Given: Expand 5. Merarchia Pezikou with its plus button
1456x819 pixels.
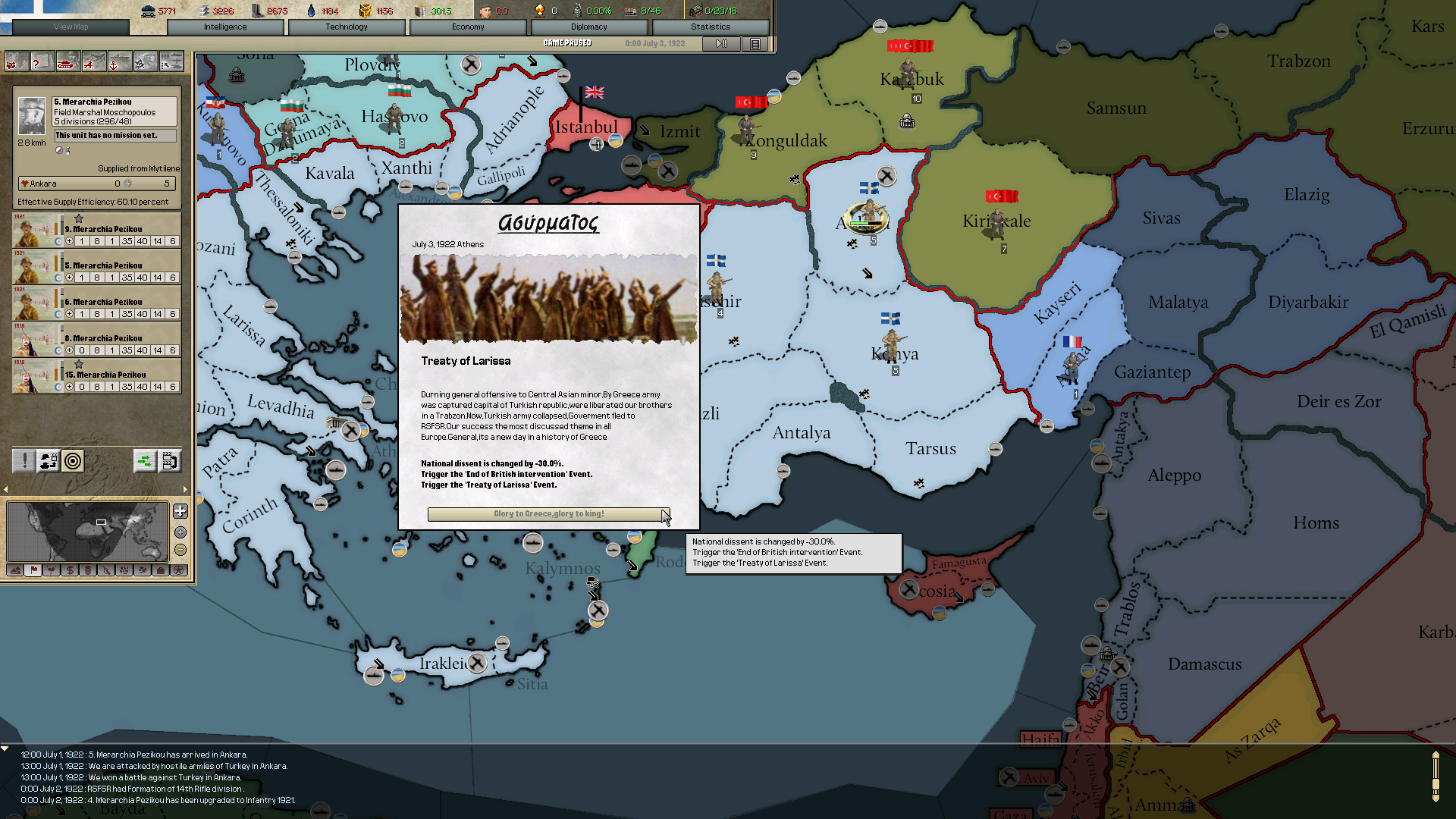Looking at the screenshot, I should (69, 277).
